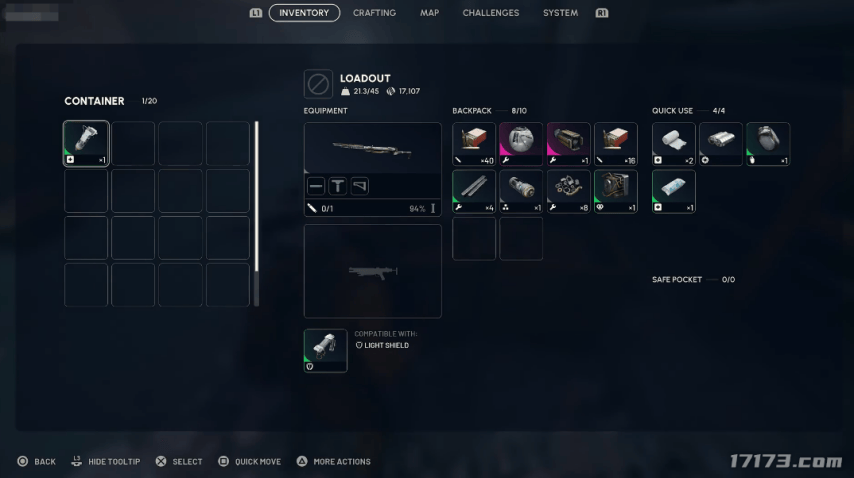The image size is (854, 478).
Task: Choose the empty secondary weapon slot
Action: point(372,271)
